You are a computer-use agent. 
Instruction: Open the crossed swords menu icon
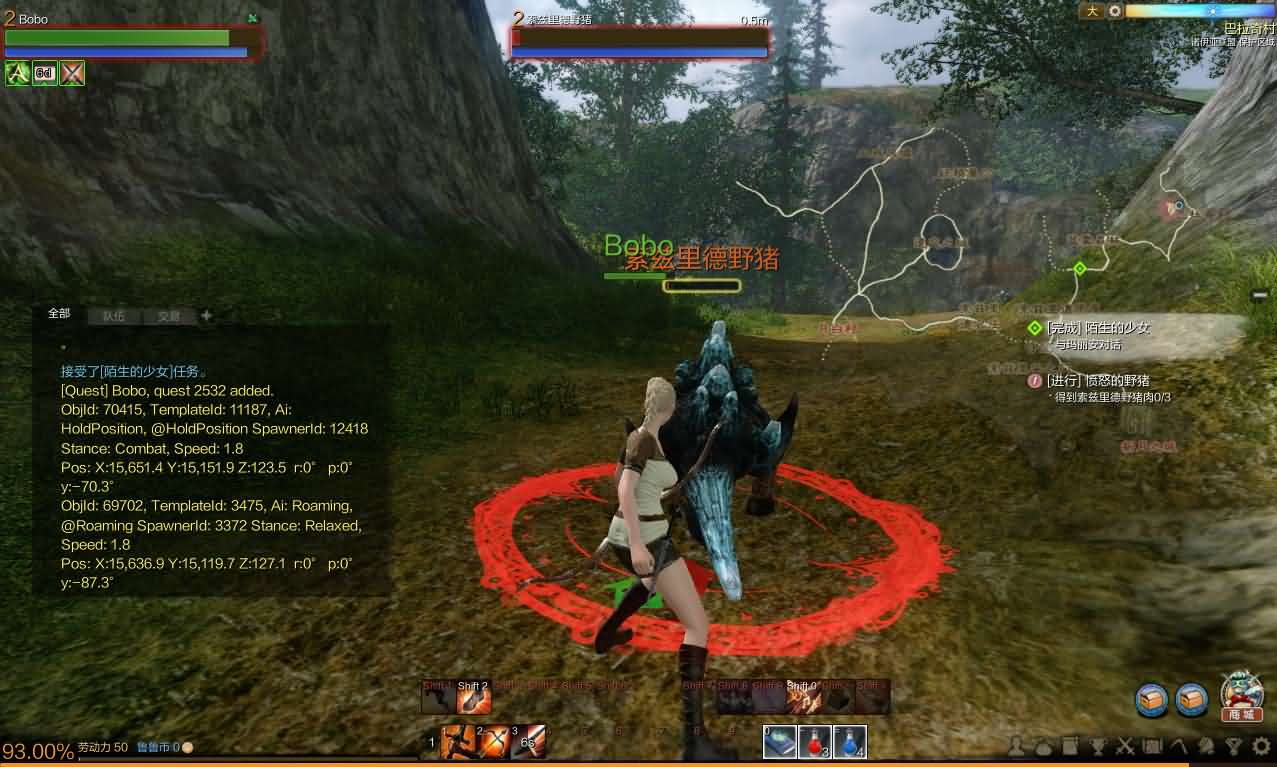point(1126,746)
